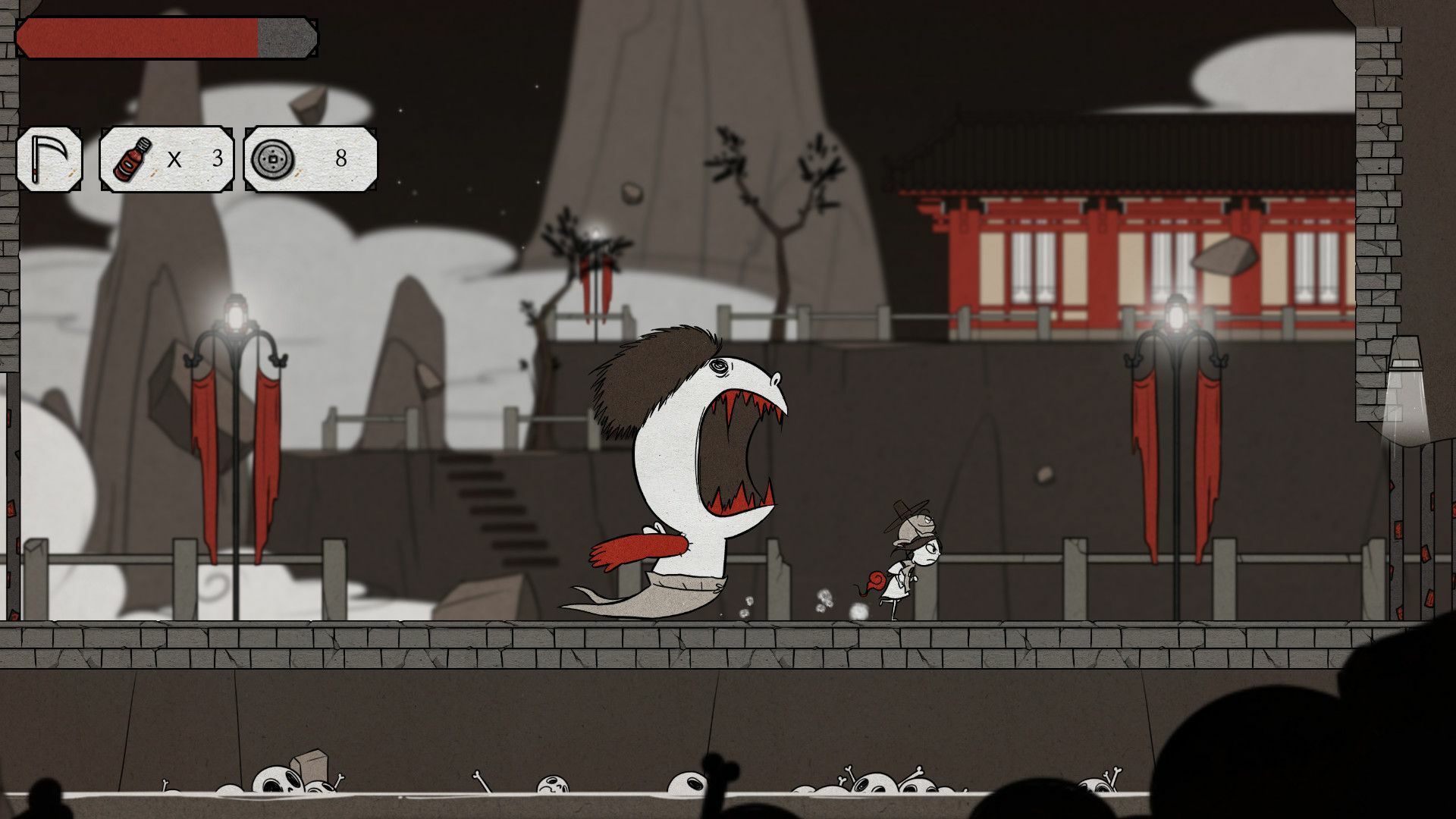The height and width of the screenshot is (819, 1456).
Task: Click the glowing right street lamp
Action: click(1176, 315)
